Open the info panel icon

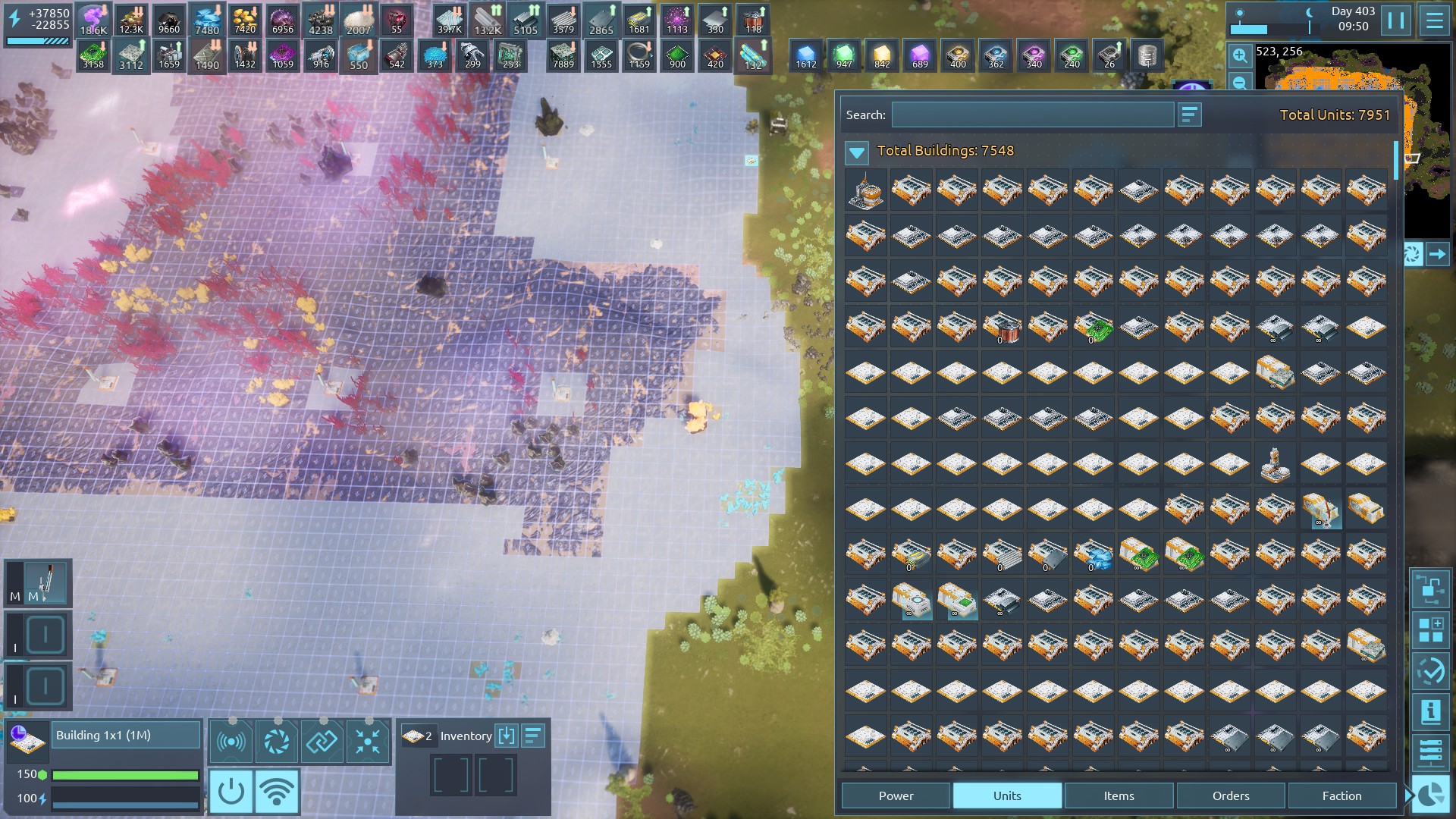pos(1430,711)
